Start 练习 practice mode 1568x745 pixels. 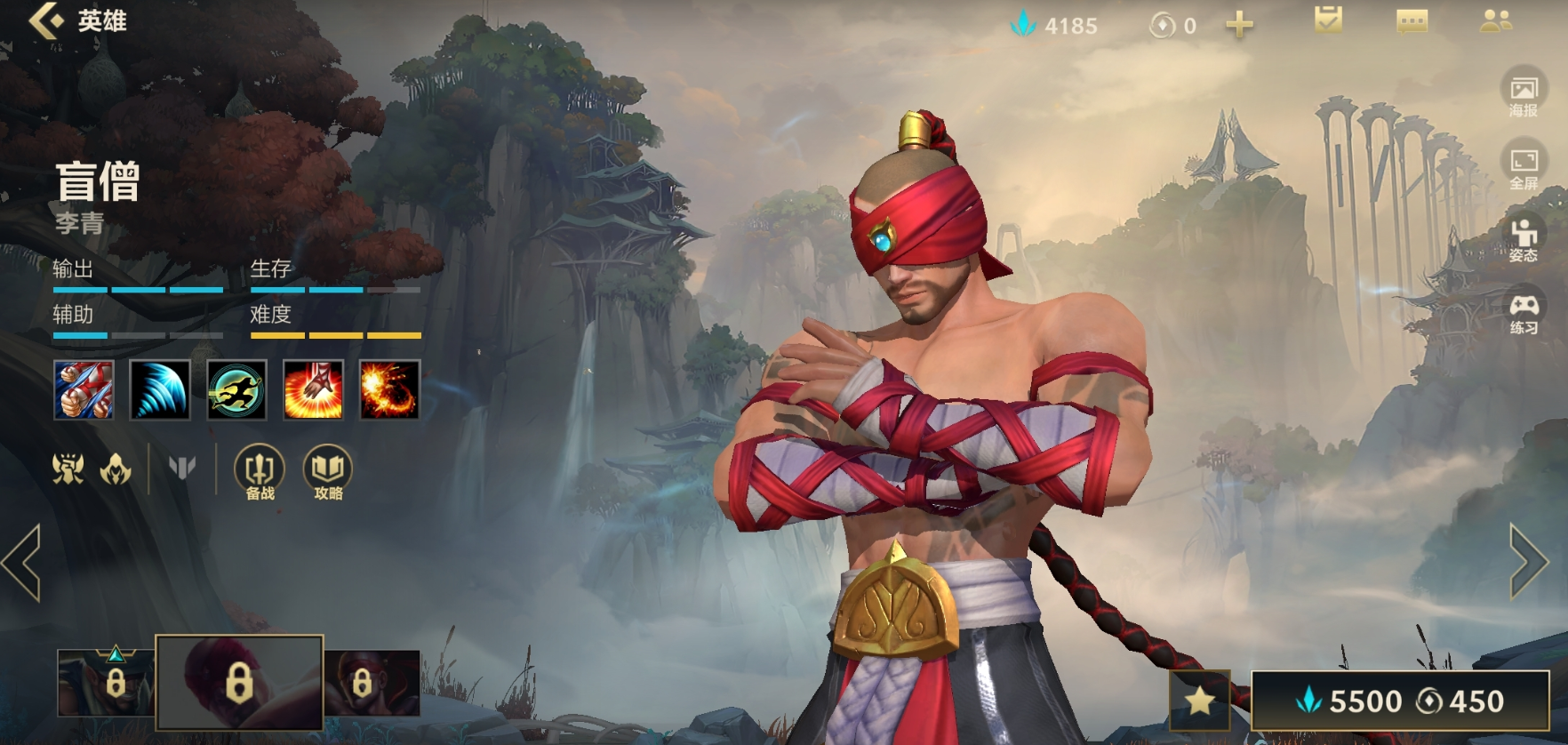1524,312
